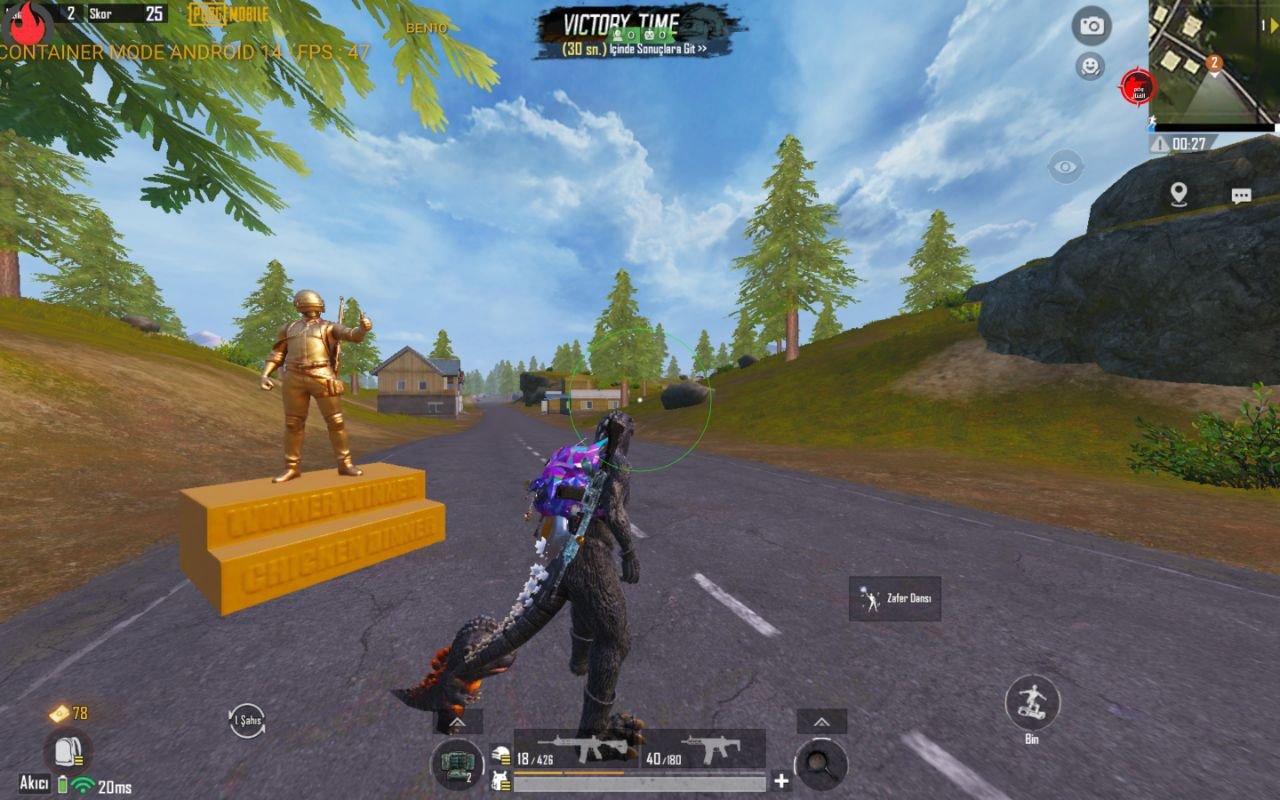Take a screenshot with the camera button
Screen dimensions: 1280x800
(1092, 26)
